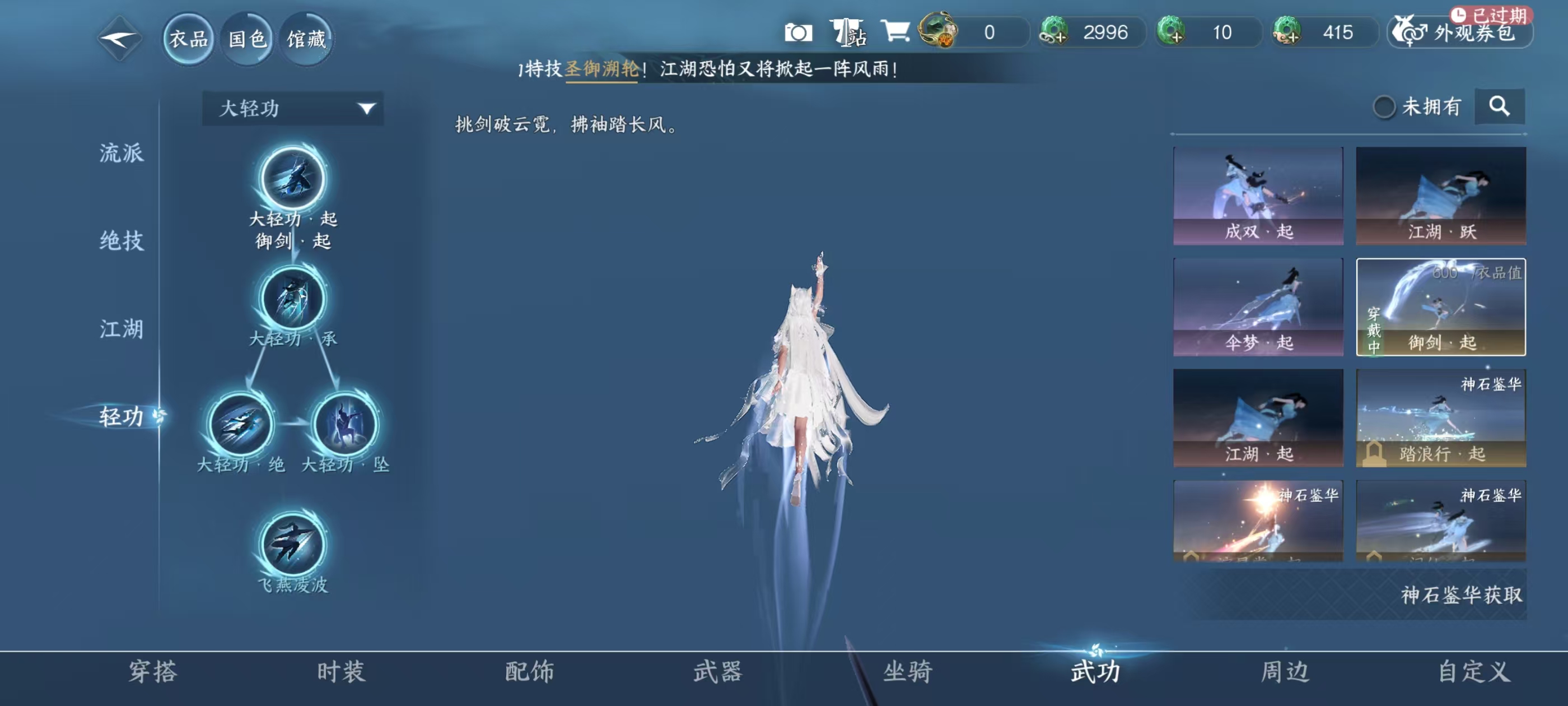Select the 江湖·跃 lightness skill thumbnail
This screenshot has height=706, width=1568.
pos(1441,195)
